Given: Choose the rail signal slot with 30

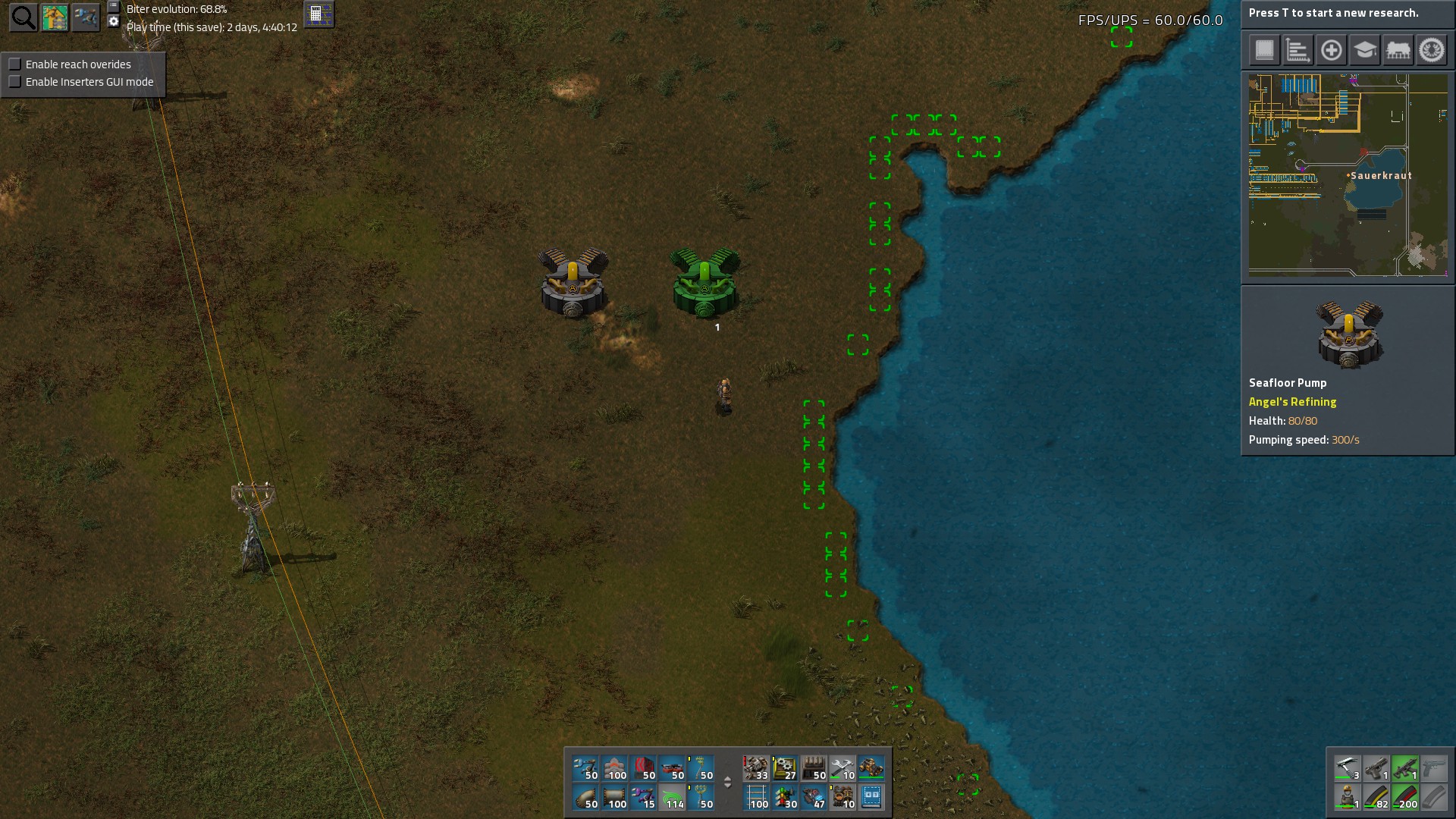Looking at the screenshot, I should pyautogui.click(x=785, y=798).
